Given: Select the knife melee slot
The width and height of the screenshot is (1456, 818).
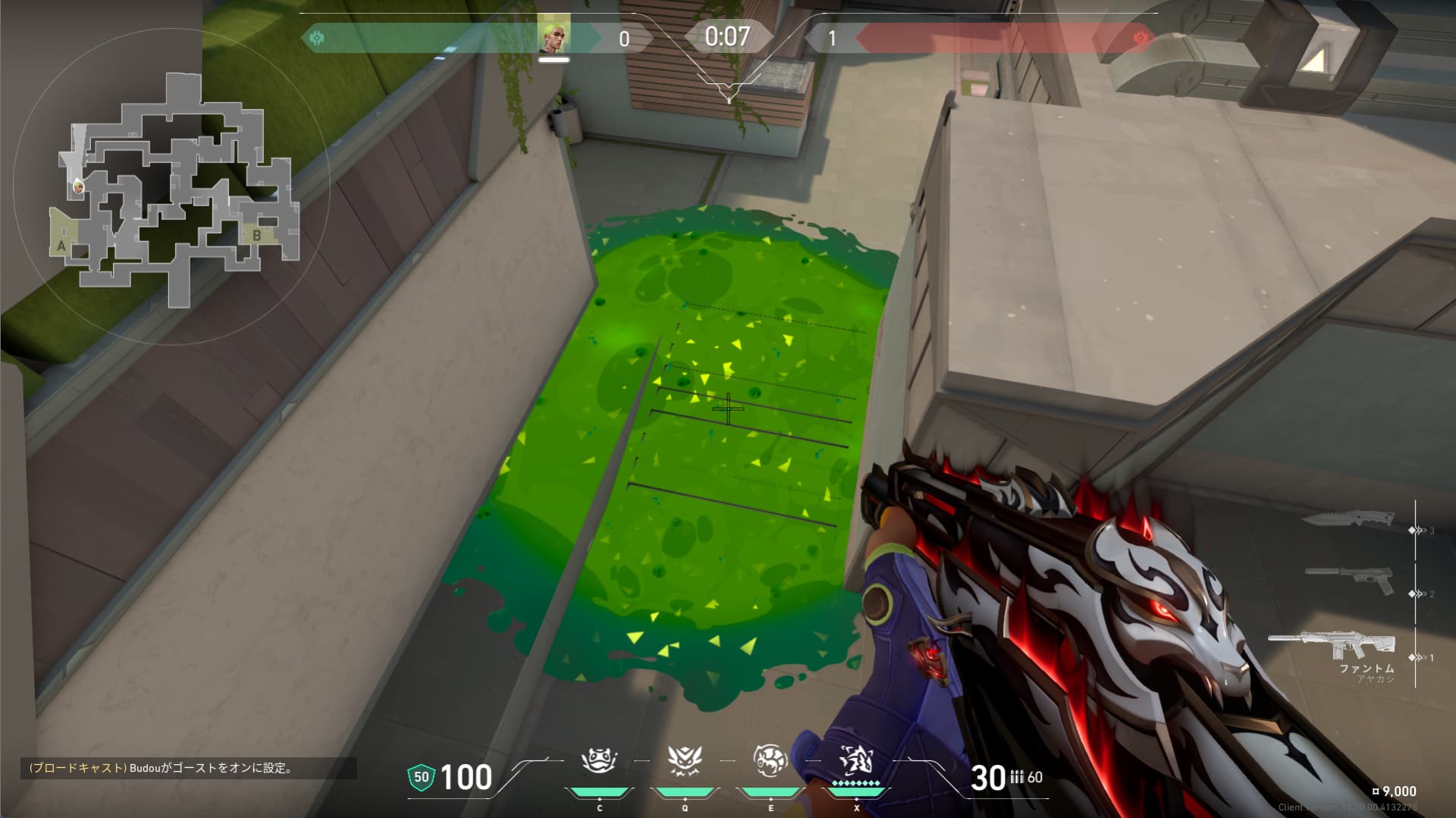Looking at the screenshot, I should pos(1348,520).
